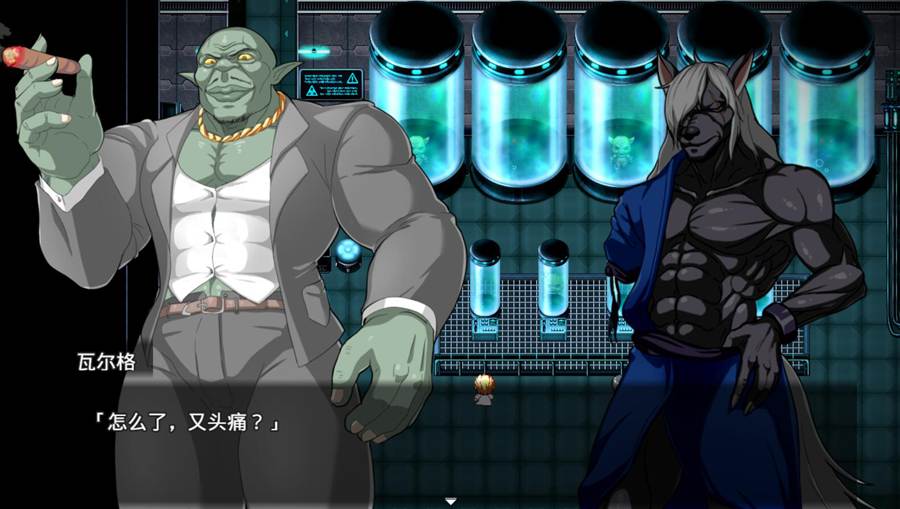Click the dialogue continue arrow indicator

tap(451, 500)
